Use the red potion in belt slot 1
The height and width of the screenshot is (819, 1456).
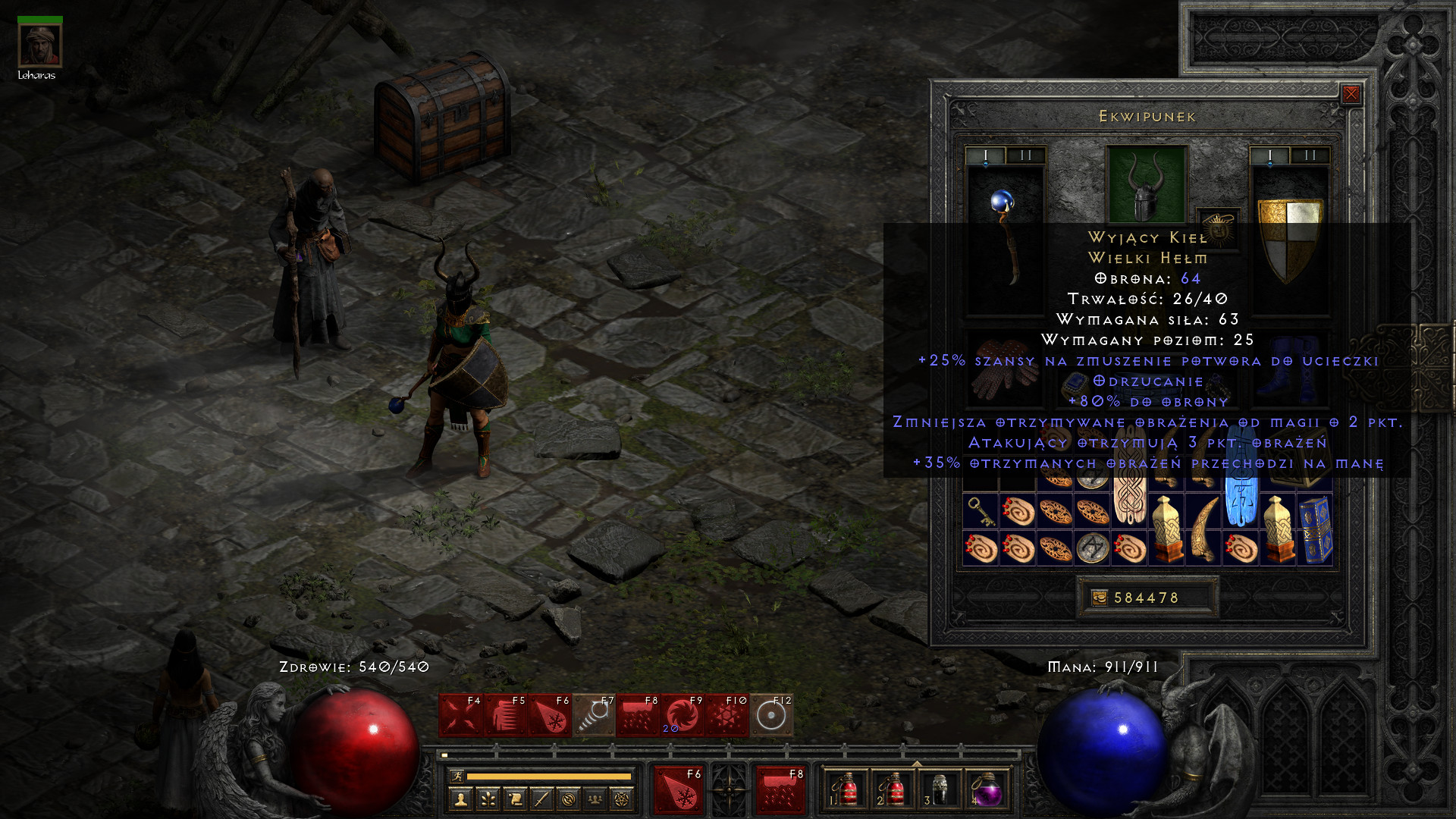(846, 790)
